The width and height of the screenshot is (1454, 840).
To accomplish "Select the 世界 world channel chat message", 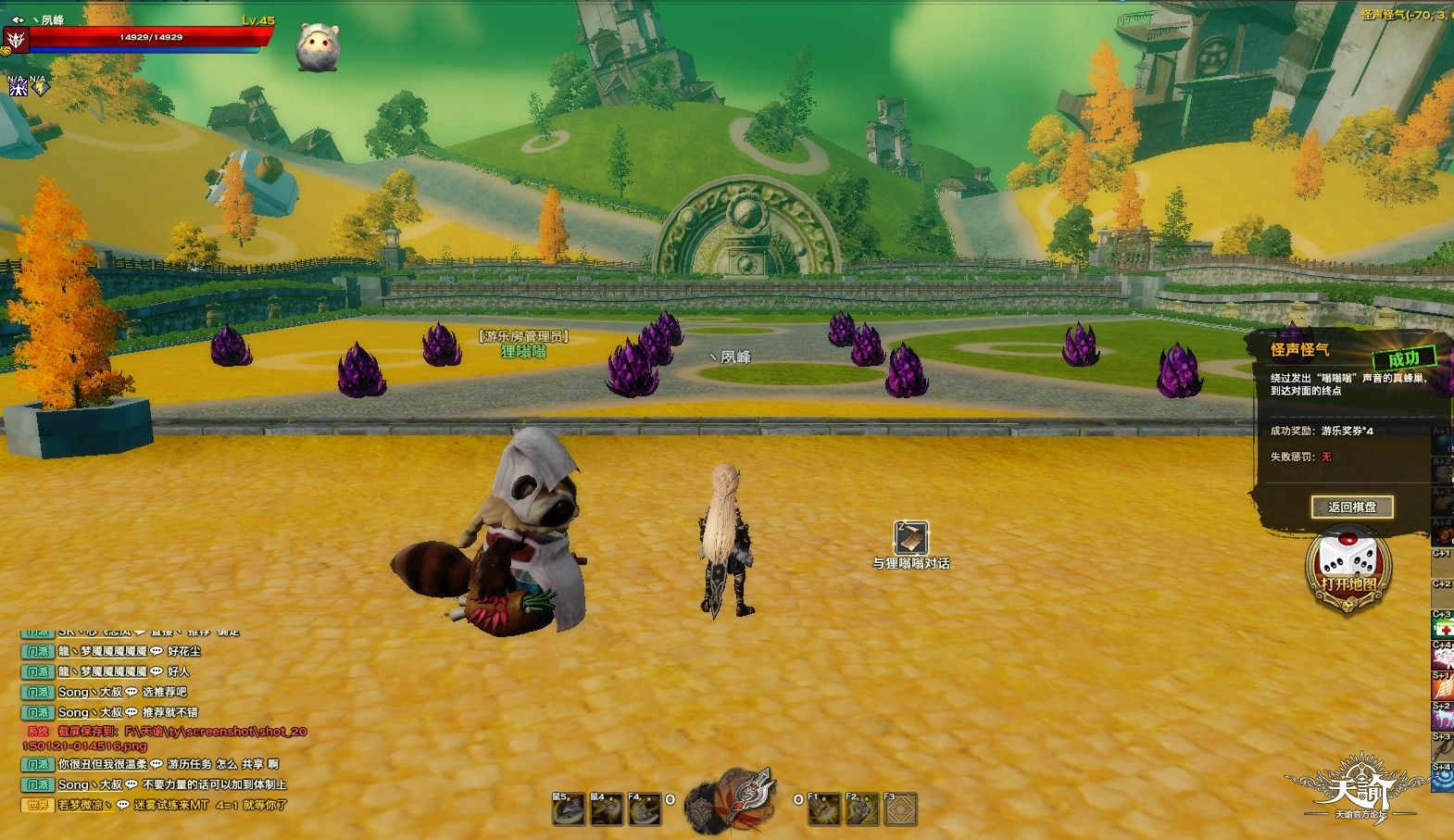I will click(157, 805).
